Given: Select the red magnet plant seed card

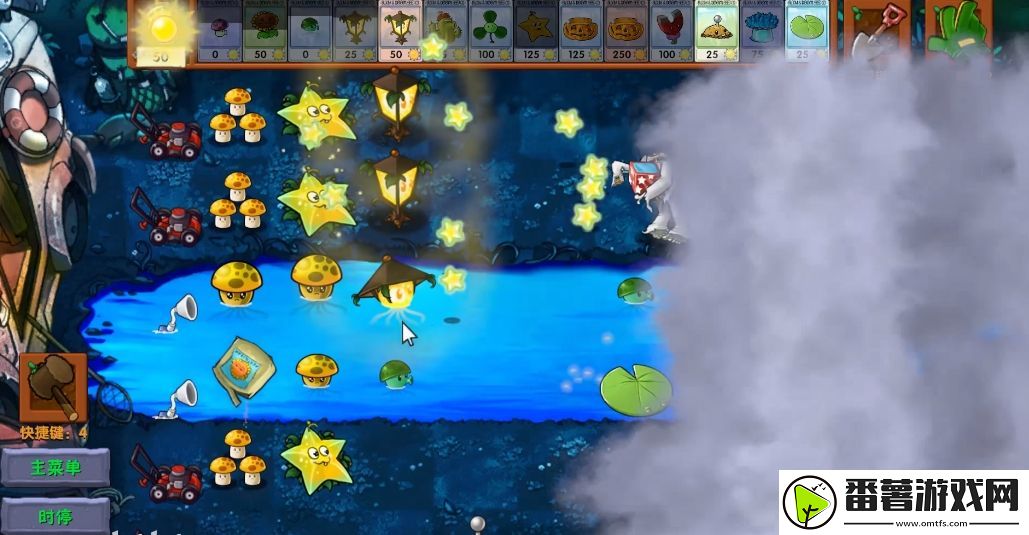Looking at the screenshot, I should [672, 33].
